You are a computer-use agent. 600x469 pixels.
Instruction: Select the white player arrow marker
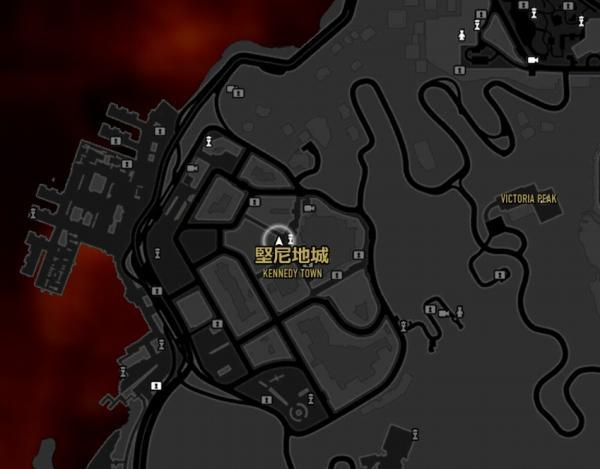pos(279,241)
